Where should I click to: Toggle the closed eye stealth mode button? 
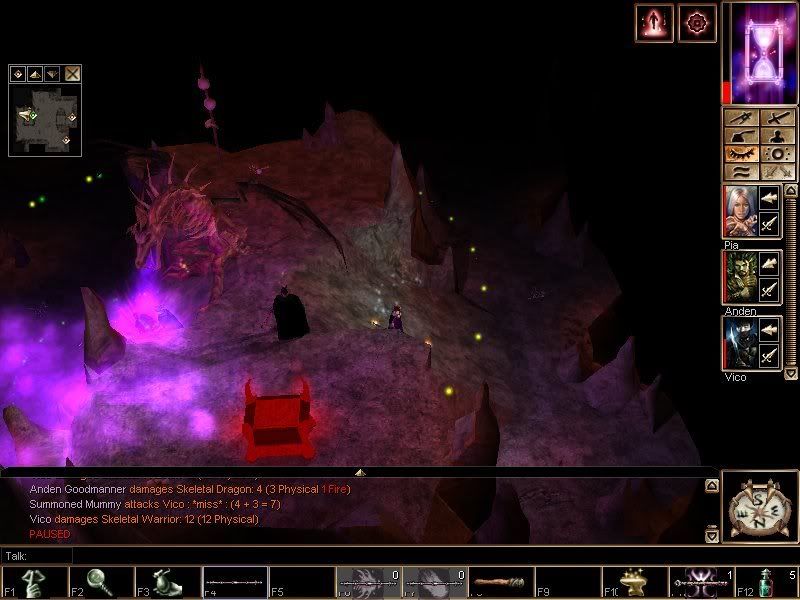pos(740,154)
